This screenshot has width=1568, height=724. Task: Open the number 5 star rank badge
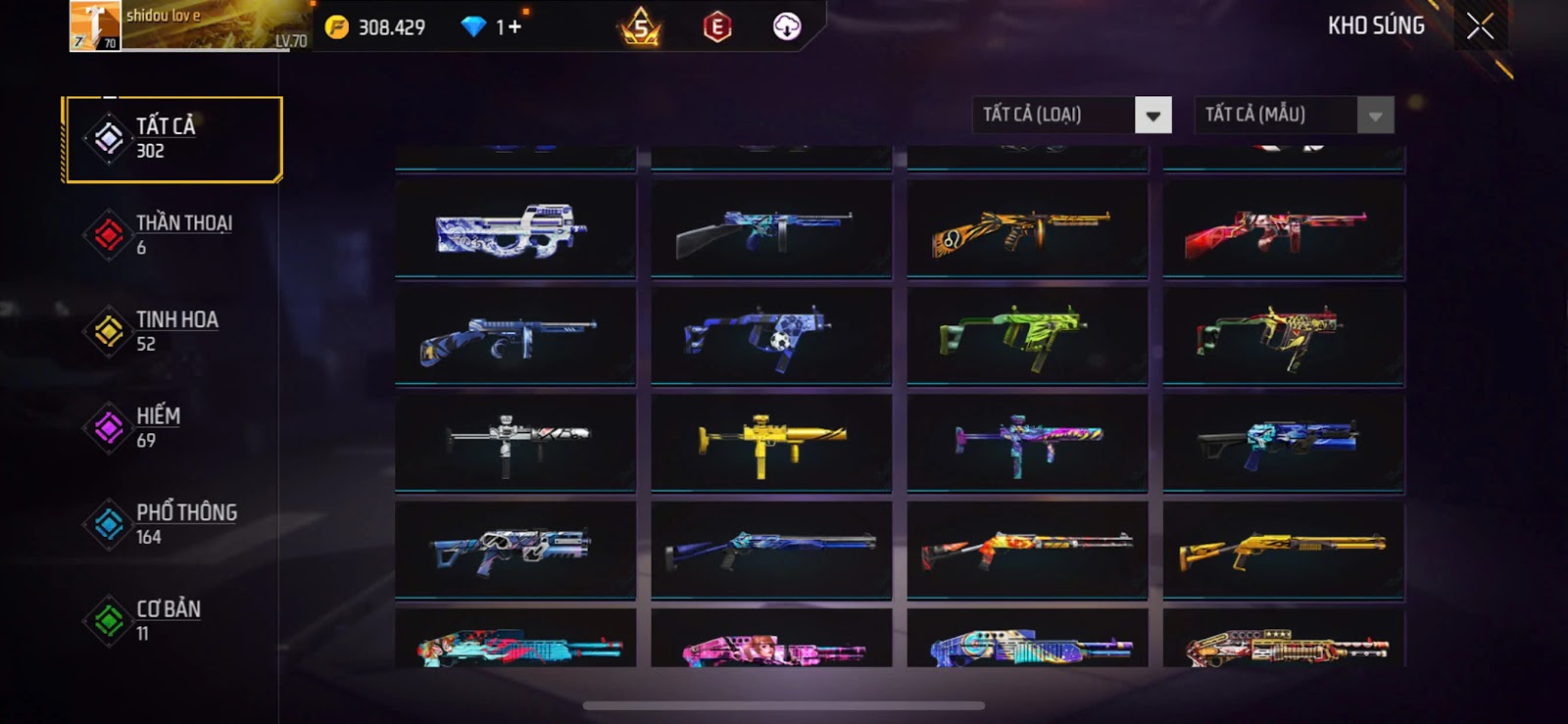[640, 27]
